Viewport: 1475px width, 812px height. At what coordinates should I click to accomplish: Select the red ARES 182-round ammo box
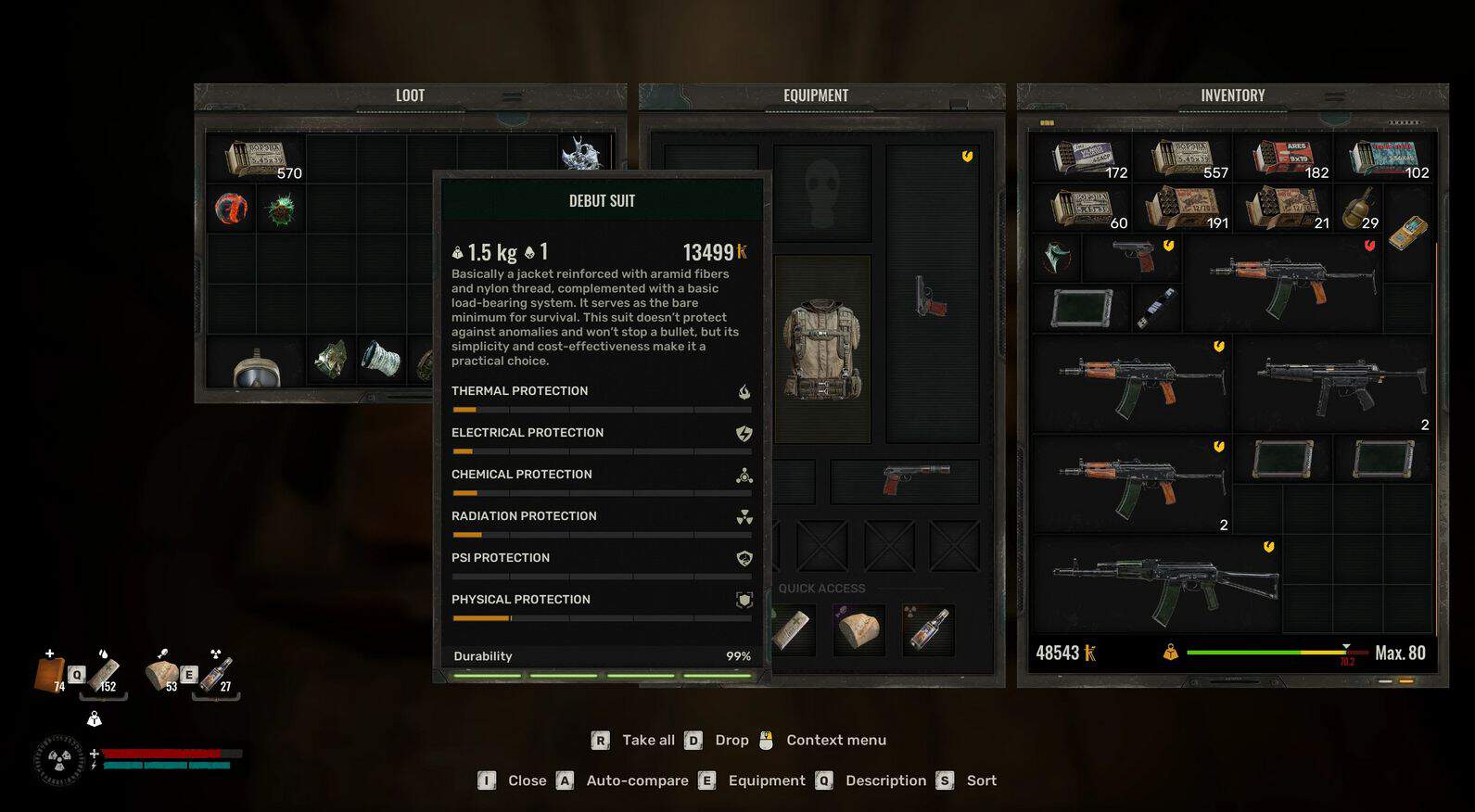(1284, 159)
